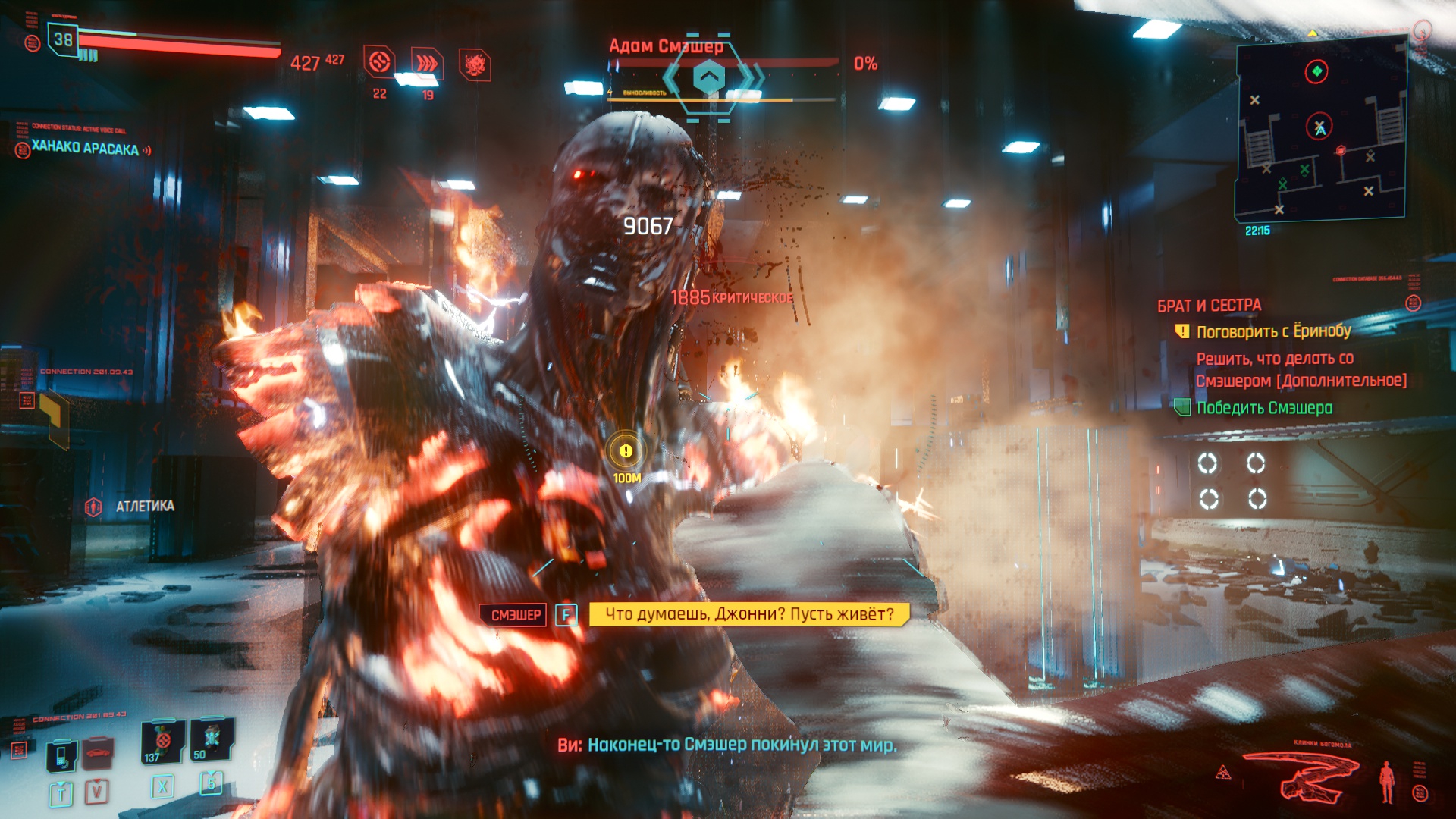Open the tracked quest "Брат и сестра"
The image size is (1456, 819).
(1209, 306)
